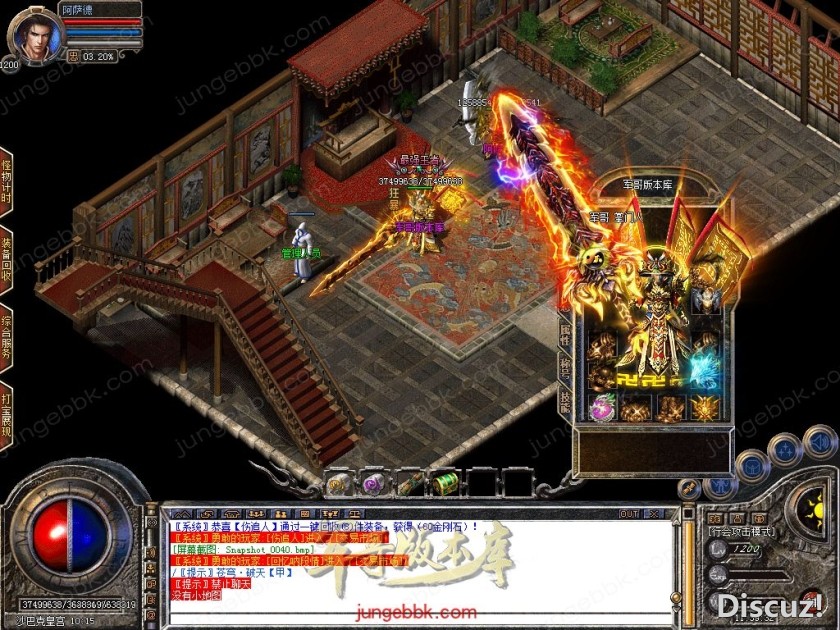The image size is (840, 630).
Task: Open the 综合服务 side tab
Action: (x=6, y=333)
